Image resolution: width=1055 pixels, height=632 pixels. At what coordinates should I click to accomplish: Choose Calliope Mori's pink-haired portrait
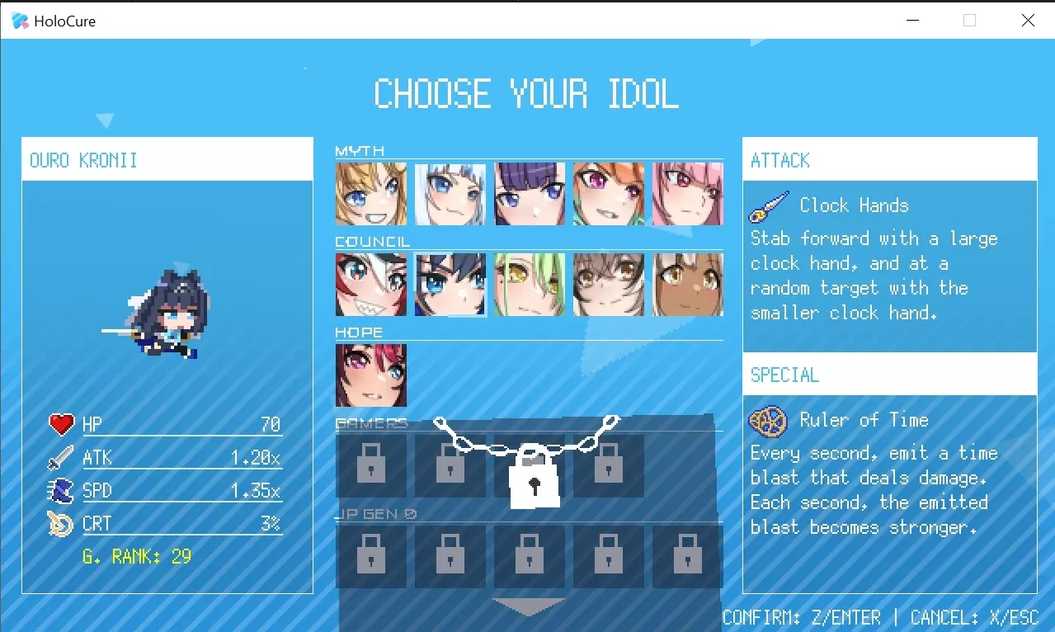pyautogui.click(x=687, y=194)
